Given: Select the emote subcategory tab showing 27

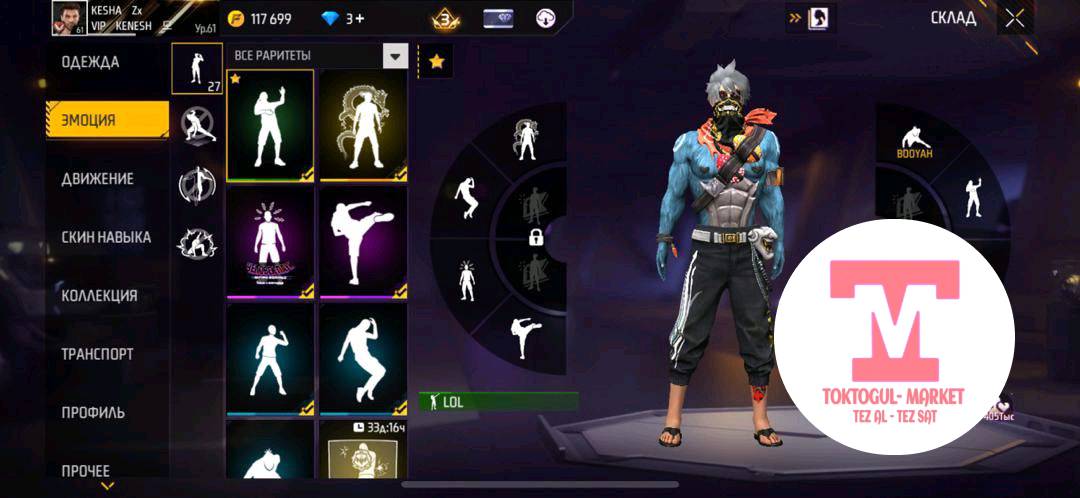Looking at the screenshot, I should tap(197, 68).
